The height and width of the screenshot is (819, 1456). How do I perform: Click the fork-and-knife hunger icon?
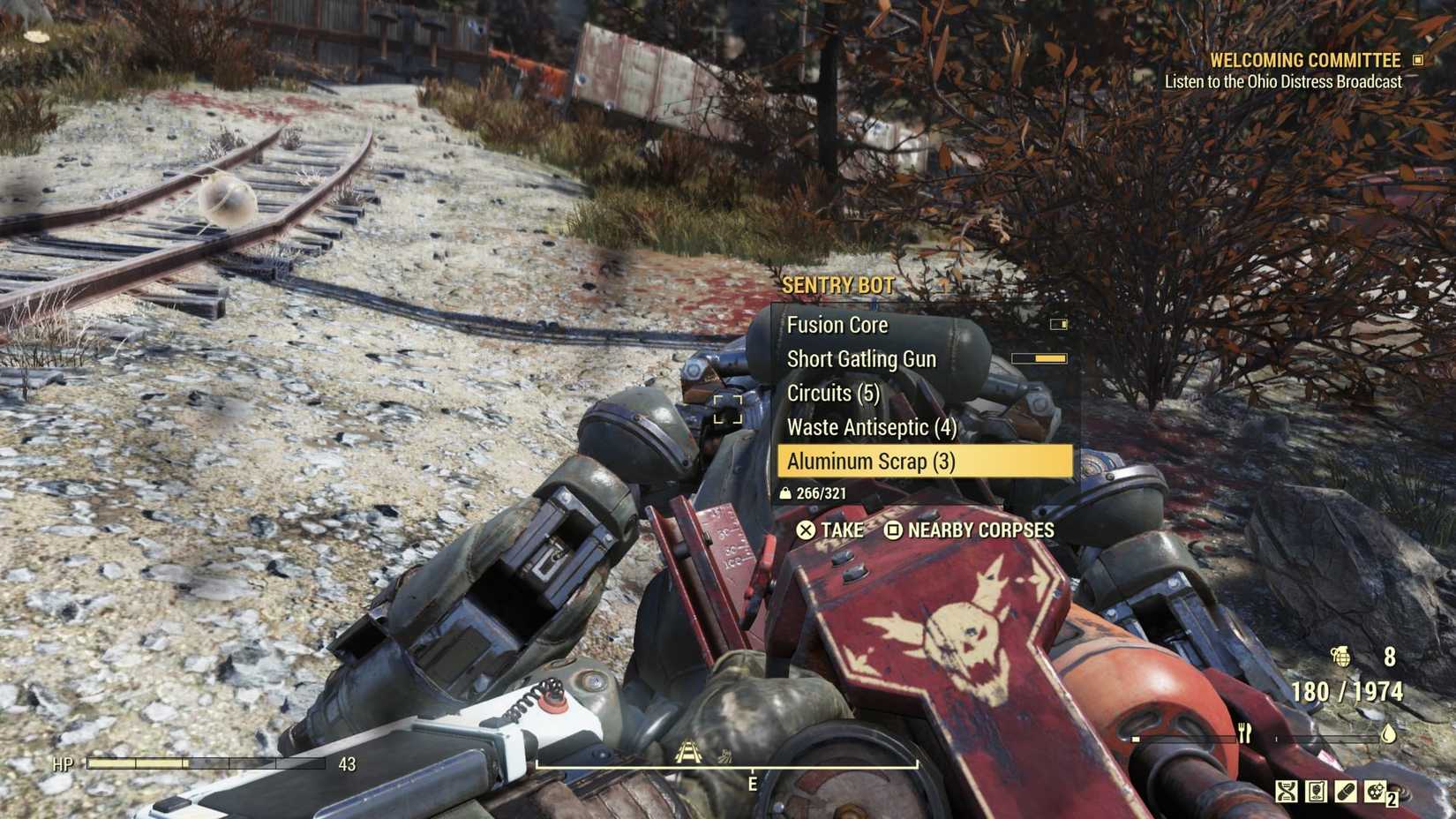click(x=1245, y=734)
